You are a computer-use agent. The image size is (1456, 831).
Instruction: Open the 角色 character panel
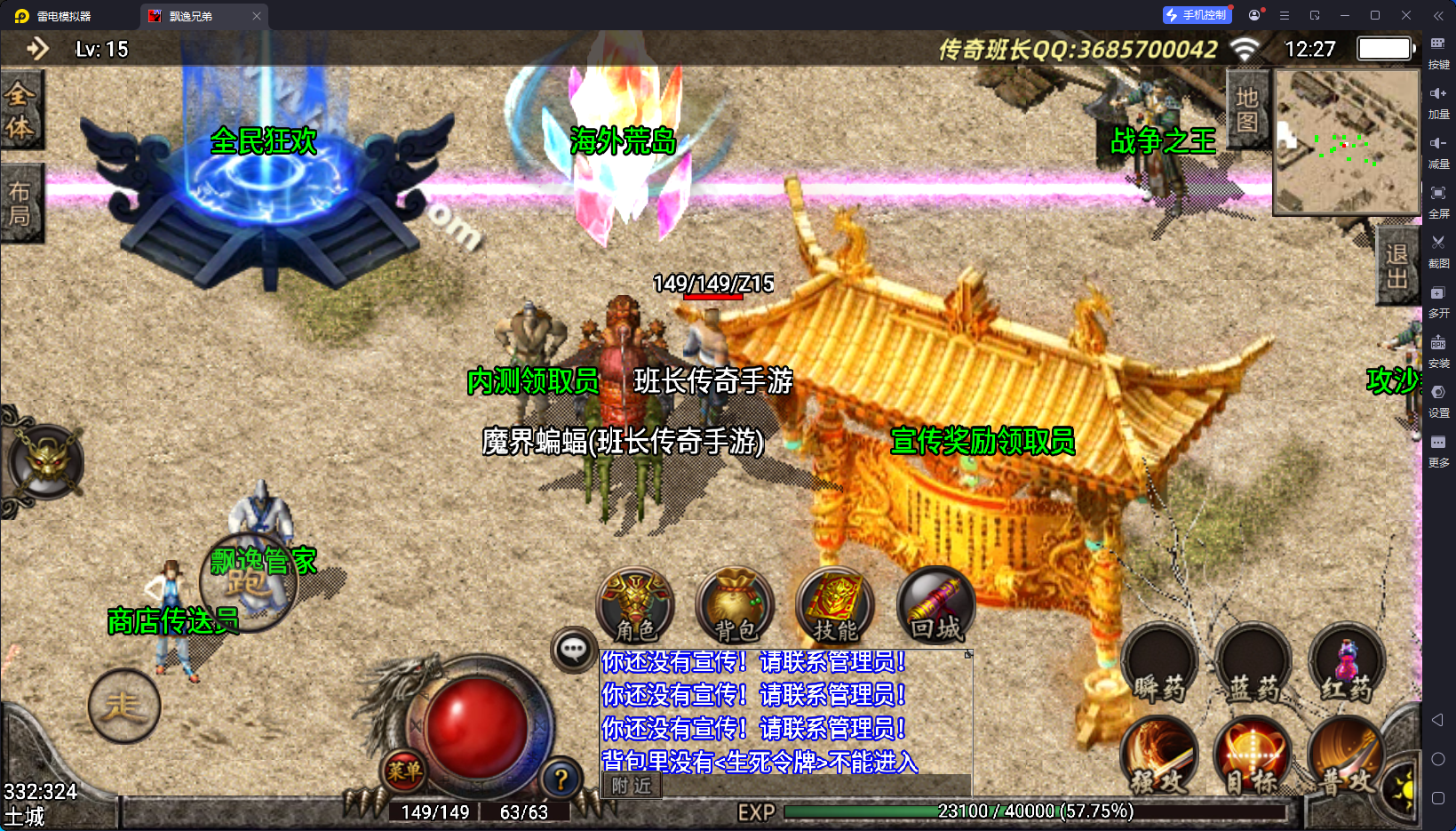point(635,606)
